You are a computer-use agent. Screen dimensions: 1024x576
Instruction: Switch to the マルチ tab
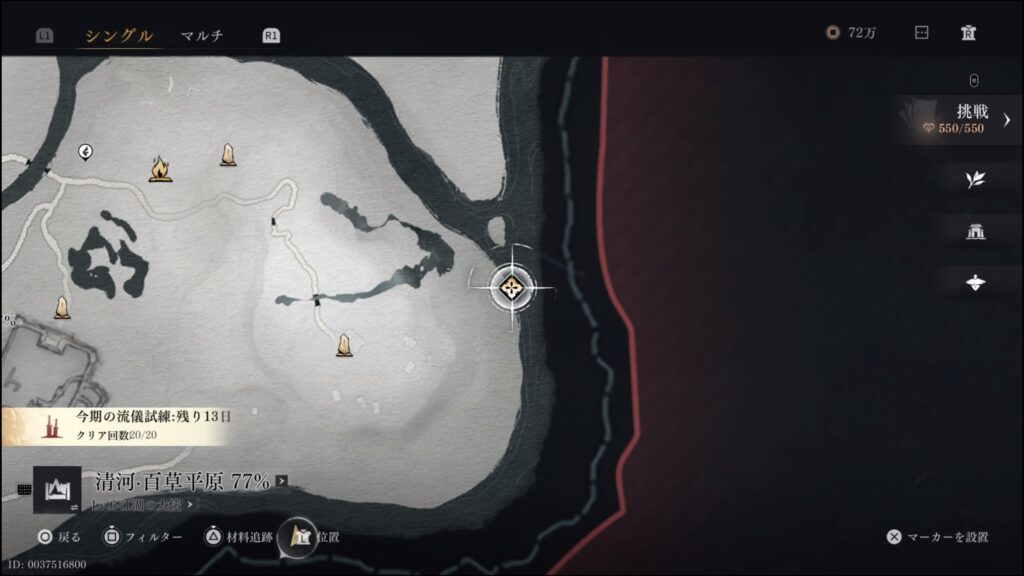(201, 36)
